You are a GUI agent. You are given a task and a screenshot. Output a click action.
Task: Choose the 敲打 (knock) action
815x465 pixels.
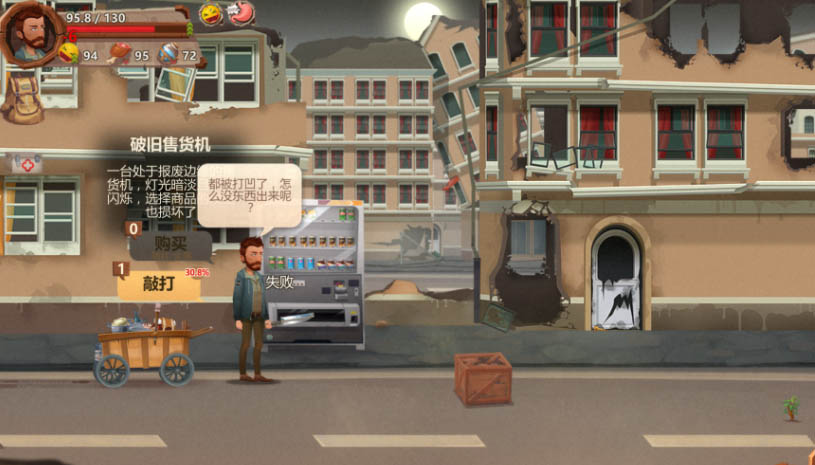159,283
